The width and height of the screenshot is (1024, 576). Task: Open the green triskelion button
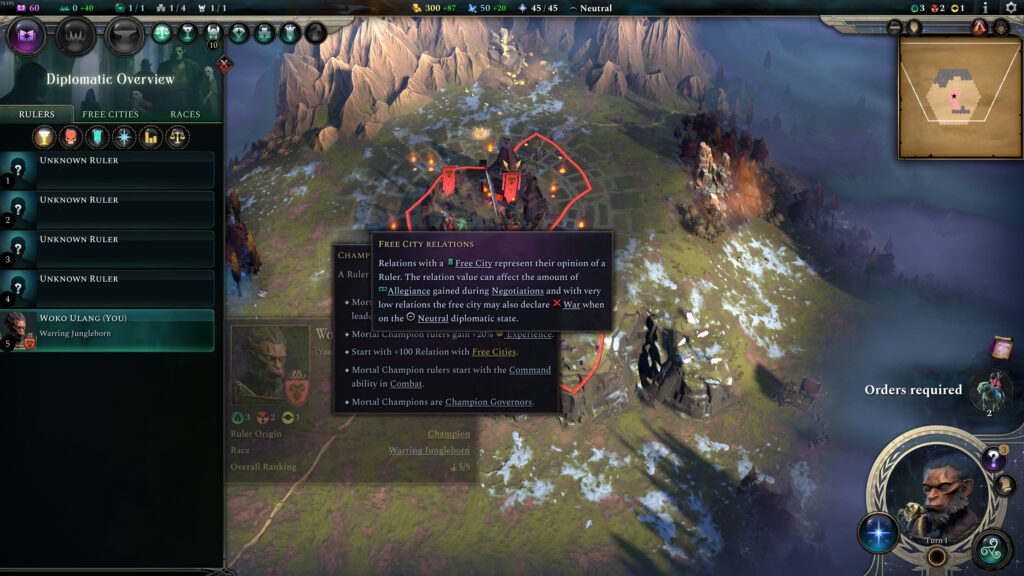993,549
